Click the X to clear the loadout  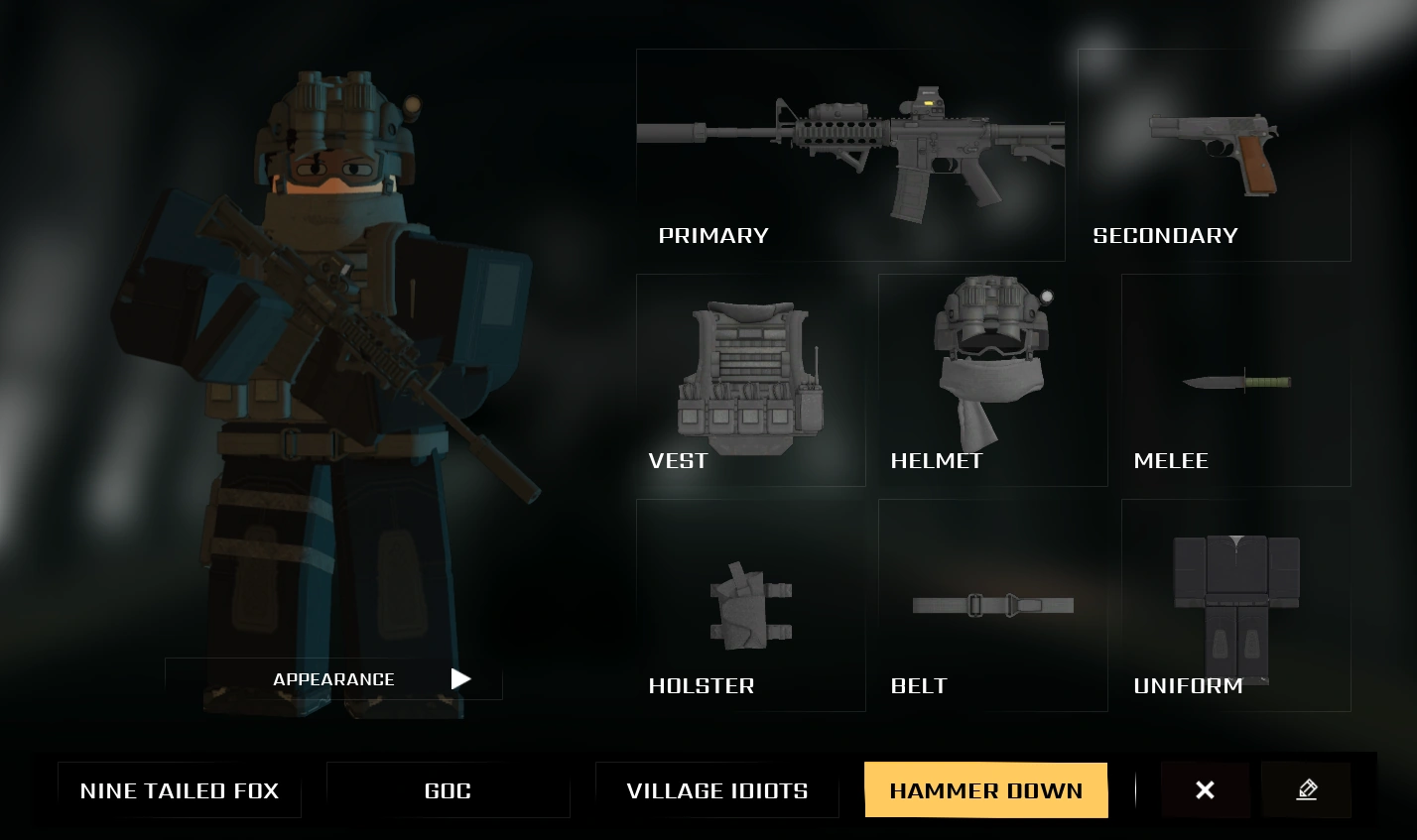point(1205,789)
